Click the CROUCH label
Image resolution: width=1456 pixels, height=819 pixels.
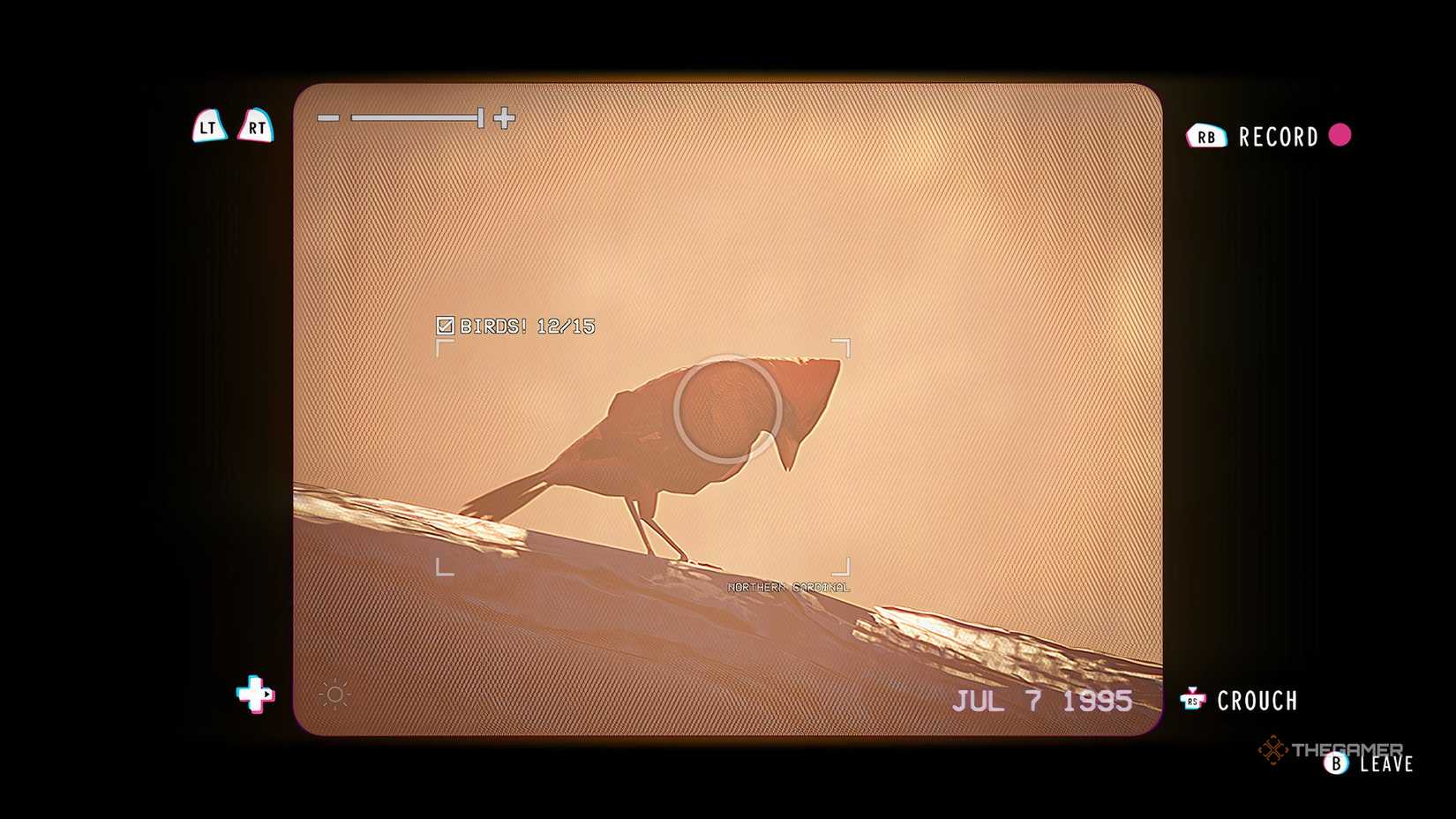pos(1258,700)
